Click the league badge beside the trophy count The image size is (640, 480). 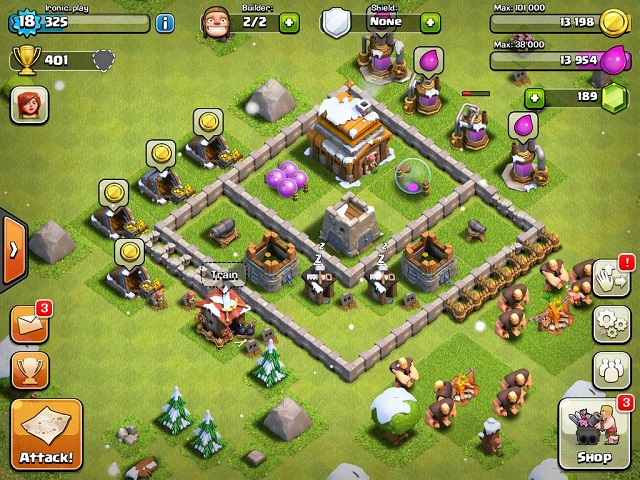click(x=102, y=60)
